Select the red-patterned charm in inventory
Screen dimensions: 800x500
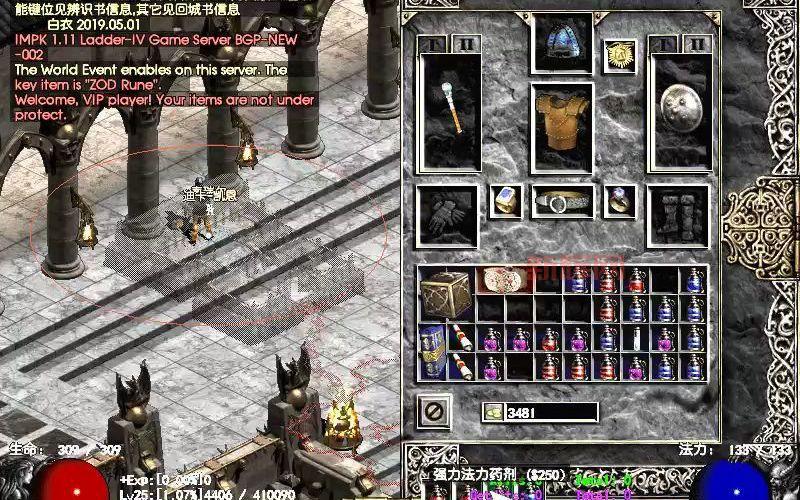(503, 281)
